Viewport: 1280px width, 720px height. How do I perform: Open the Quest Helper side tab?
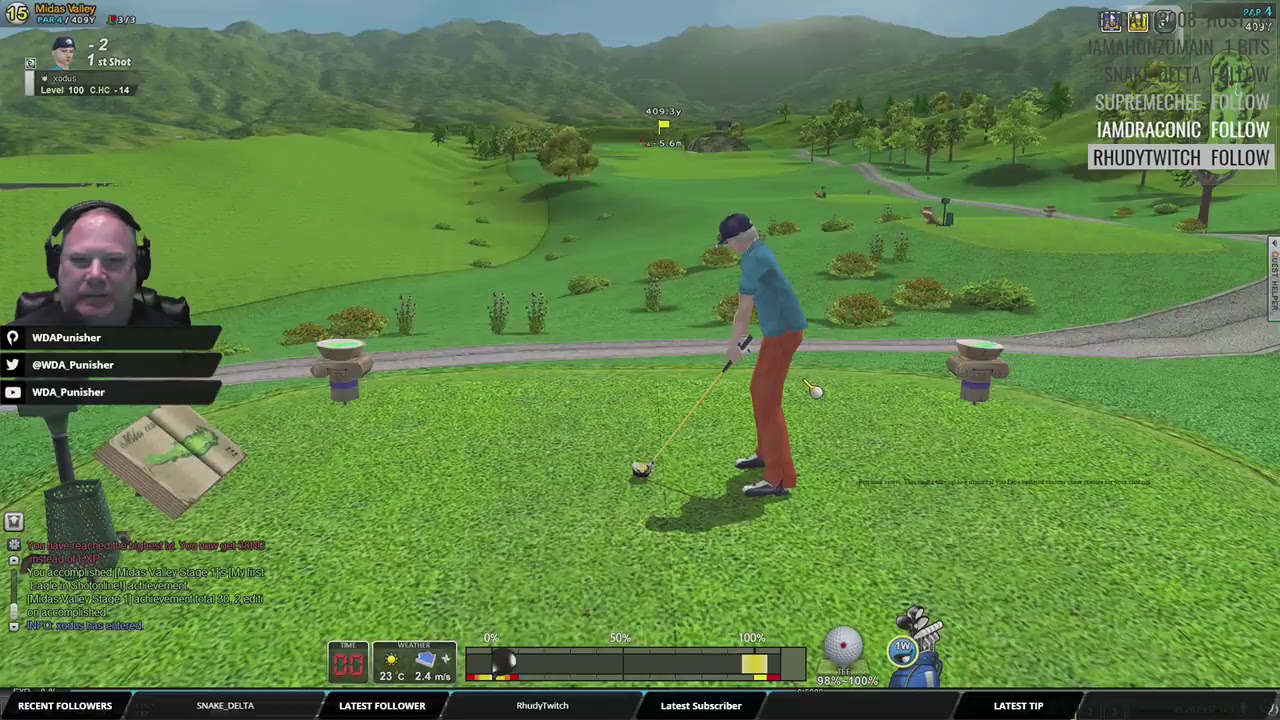(x=1274, y=279)
